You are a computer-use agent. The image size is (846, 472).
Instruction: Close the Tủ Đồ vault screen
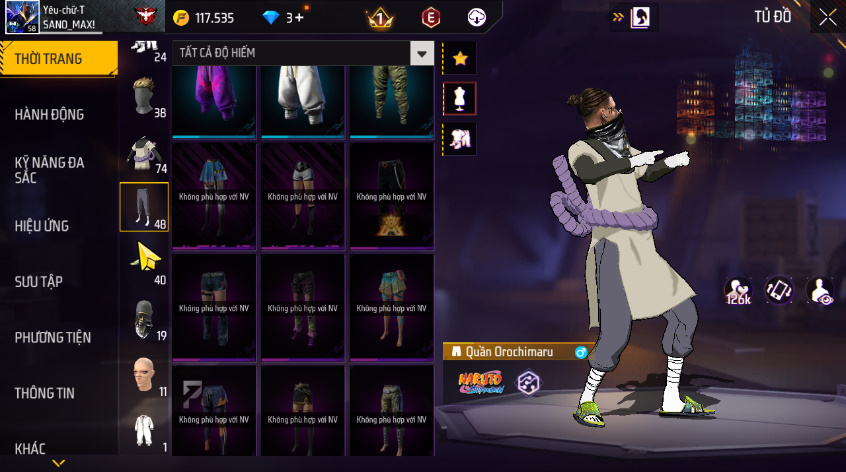[x=827, y=17]
